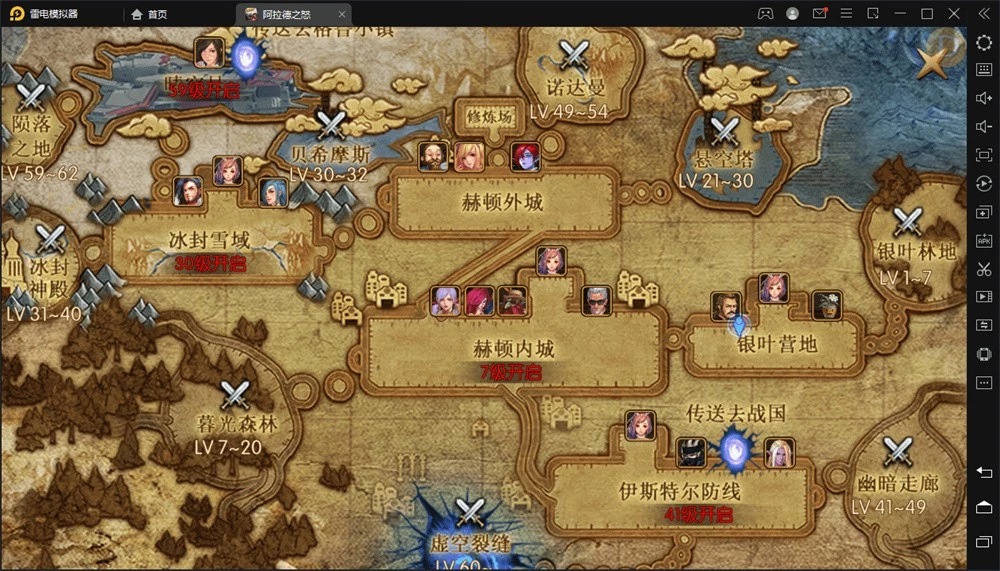Open the 虚空裂缝 dungeon marker
The height and width of the screenshot is (571, 1000).
pyautogui.click(x=470, y=514)
